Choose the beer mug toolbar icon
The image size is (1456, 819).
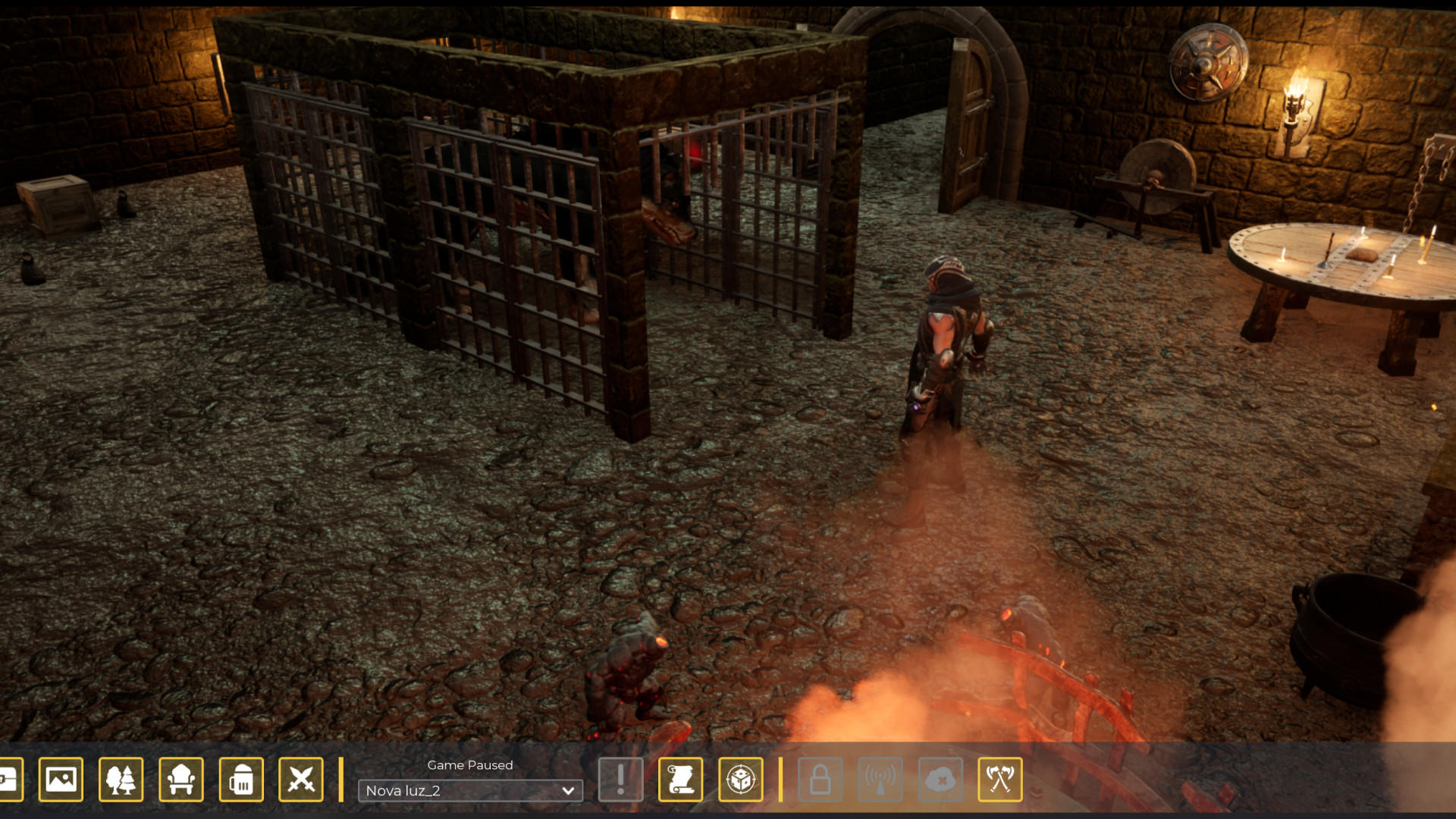tap(241, 780)
